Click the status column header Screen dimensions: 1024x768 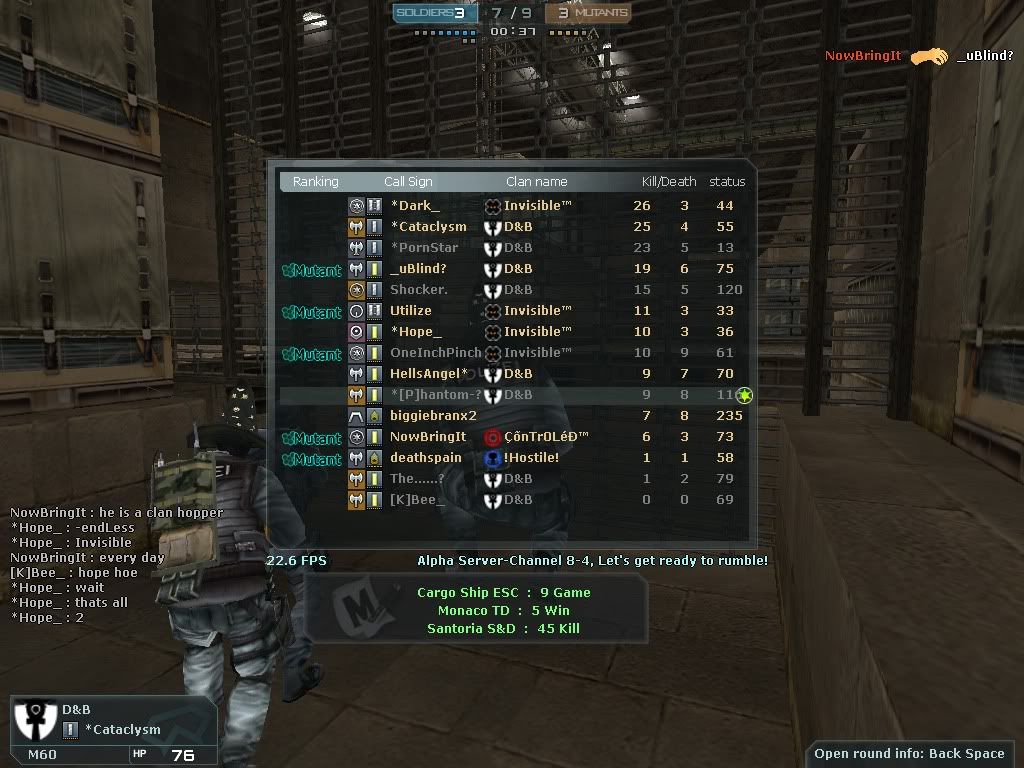pyautogui.click(x=727, y=182)
